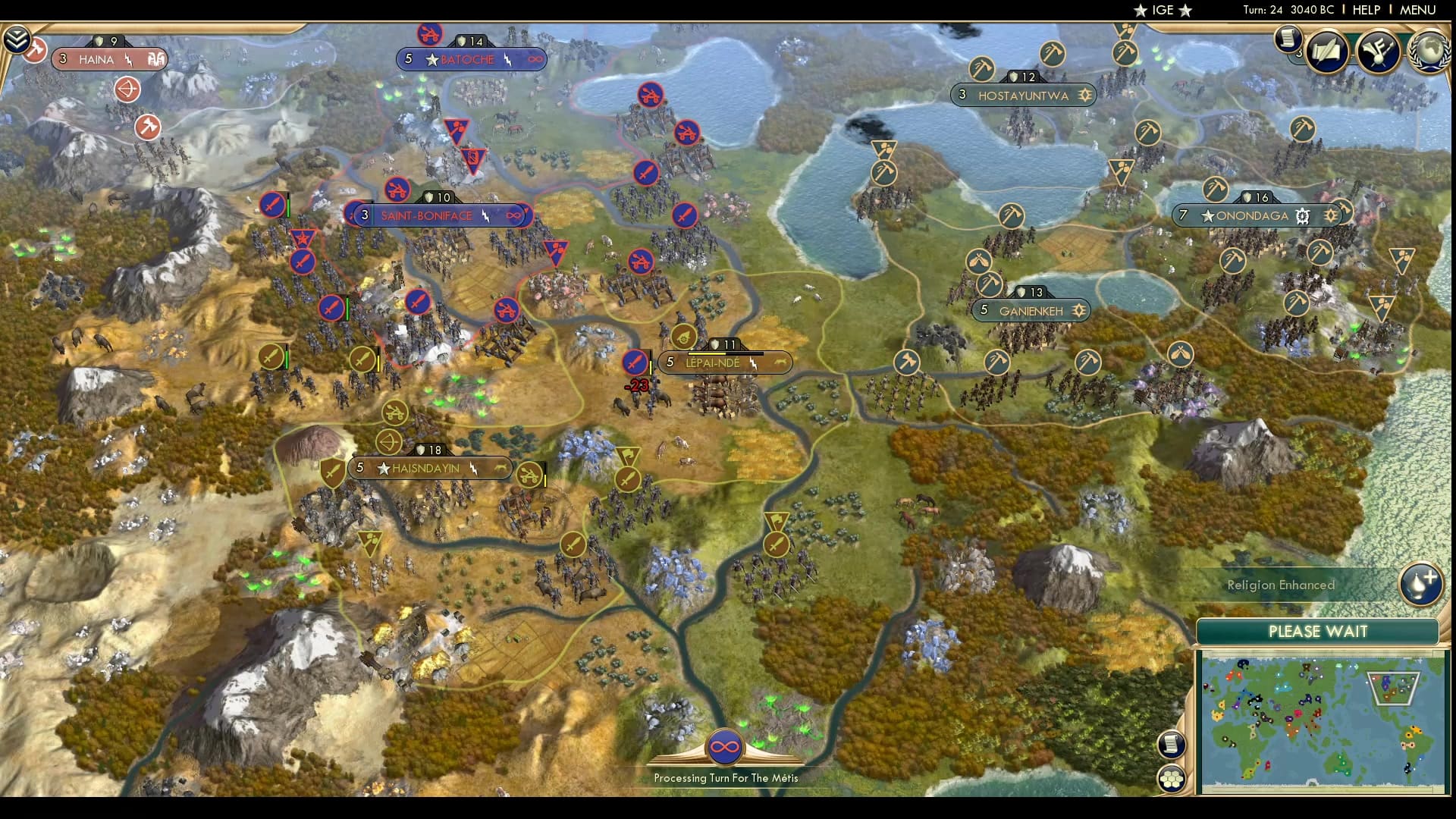
Task: Open the MENU item
Action: tap(1420, 11)
